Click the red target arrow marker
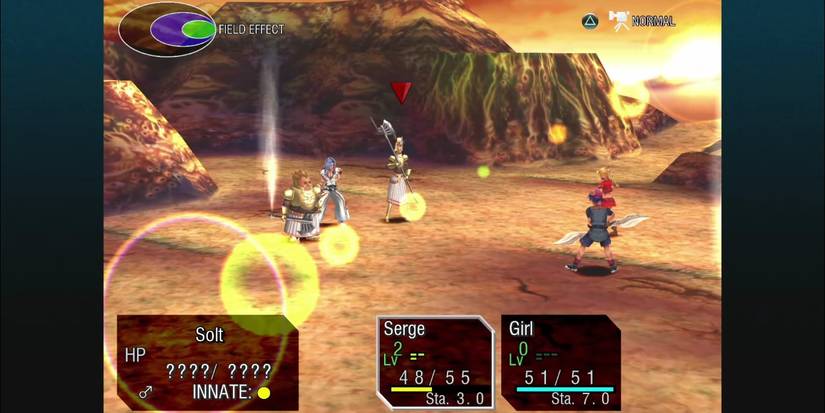Viewport: 825px width, 413px height. click(401, 93)
